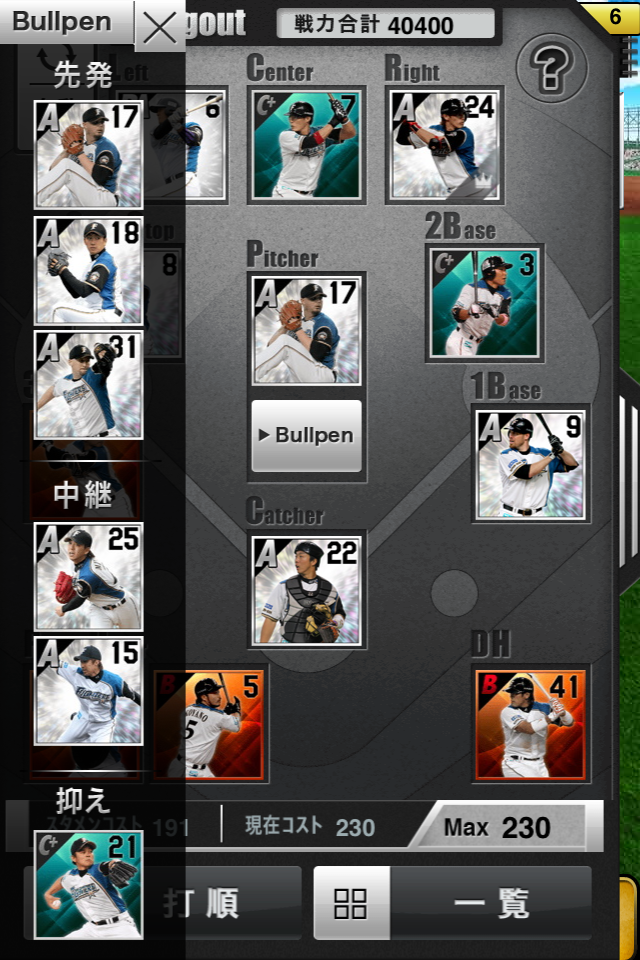Close the Bullpen panel with the X
The image size is (640, 960).
(159, 28)
